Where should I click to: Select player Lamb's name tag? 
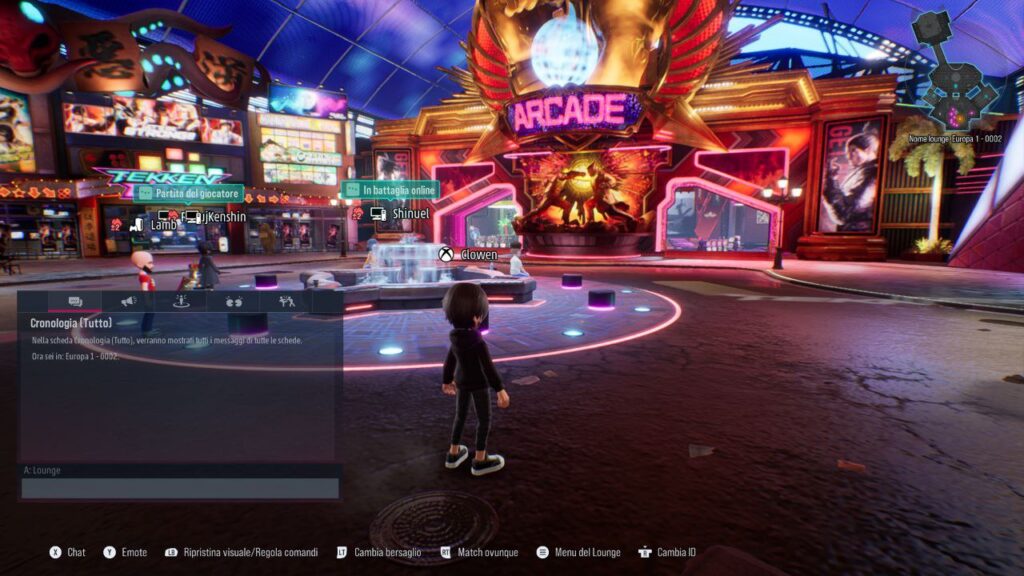pos(162,225)
